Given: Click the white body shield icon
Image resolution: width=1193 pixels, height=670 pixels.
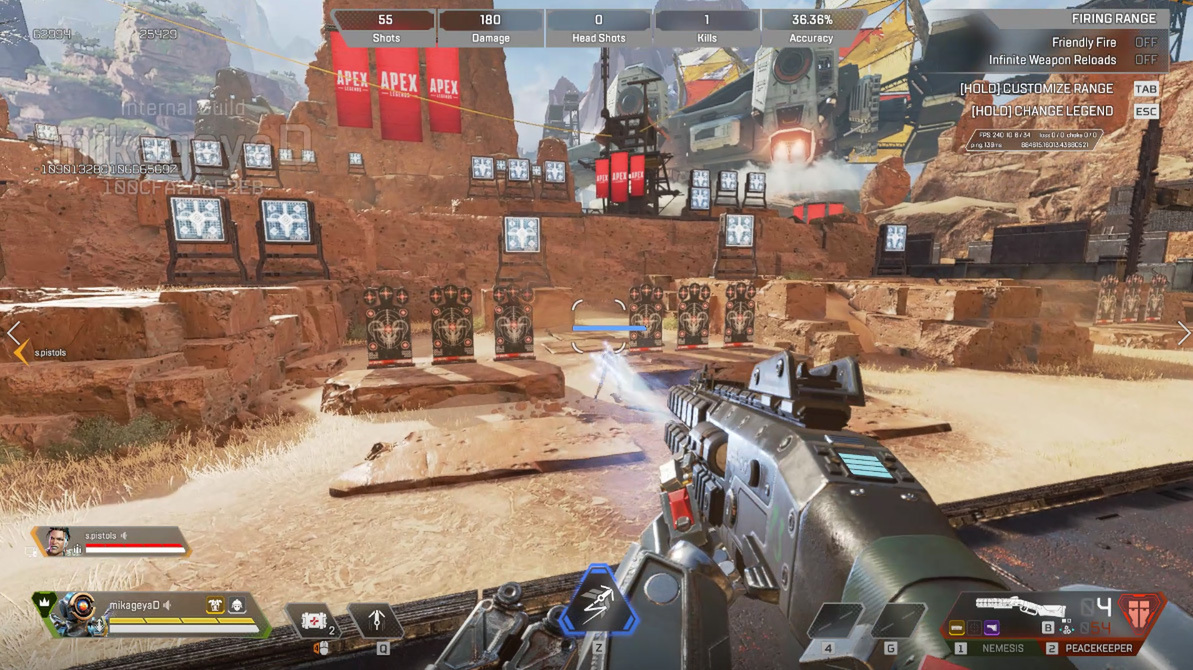Looking at the screenshot, I should coord(215,605).
